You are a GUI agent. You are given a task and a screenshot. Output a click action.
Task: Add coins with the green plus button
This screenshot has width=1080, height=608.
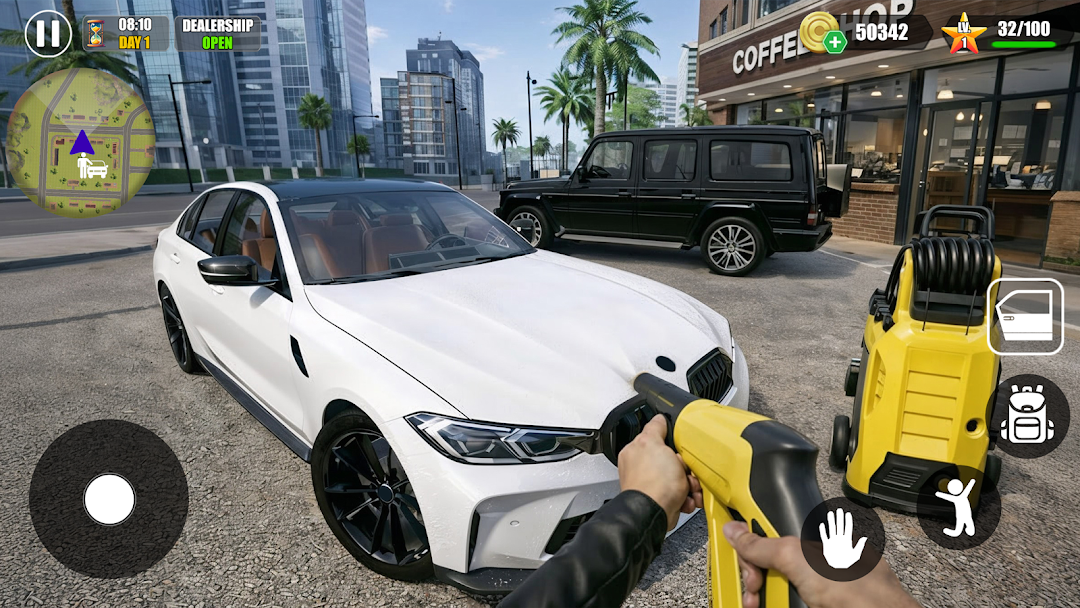(x=835, y=42)
